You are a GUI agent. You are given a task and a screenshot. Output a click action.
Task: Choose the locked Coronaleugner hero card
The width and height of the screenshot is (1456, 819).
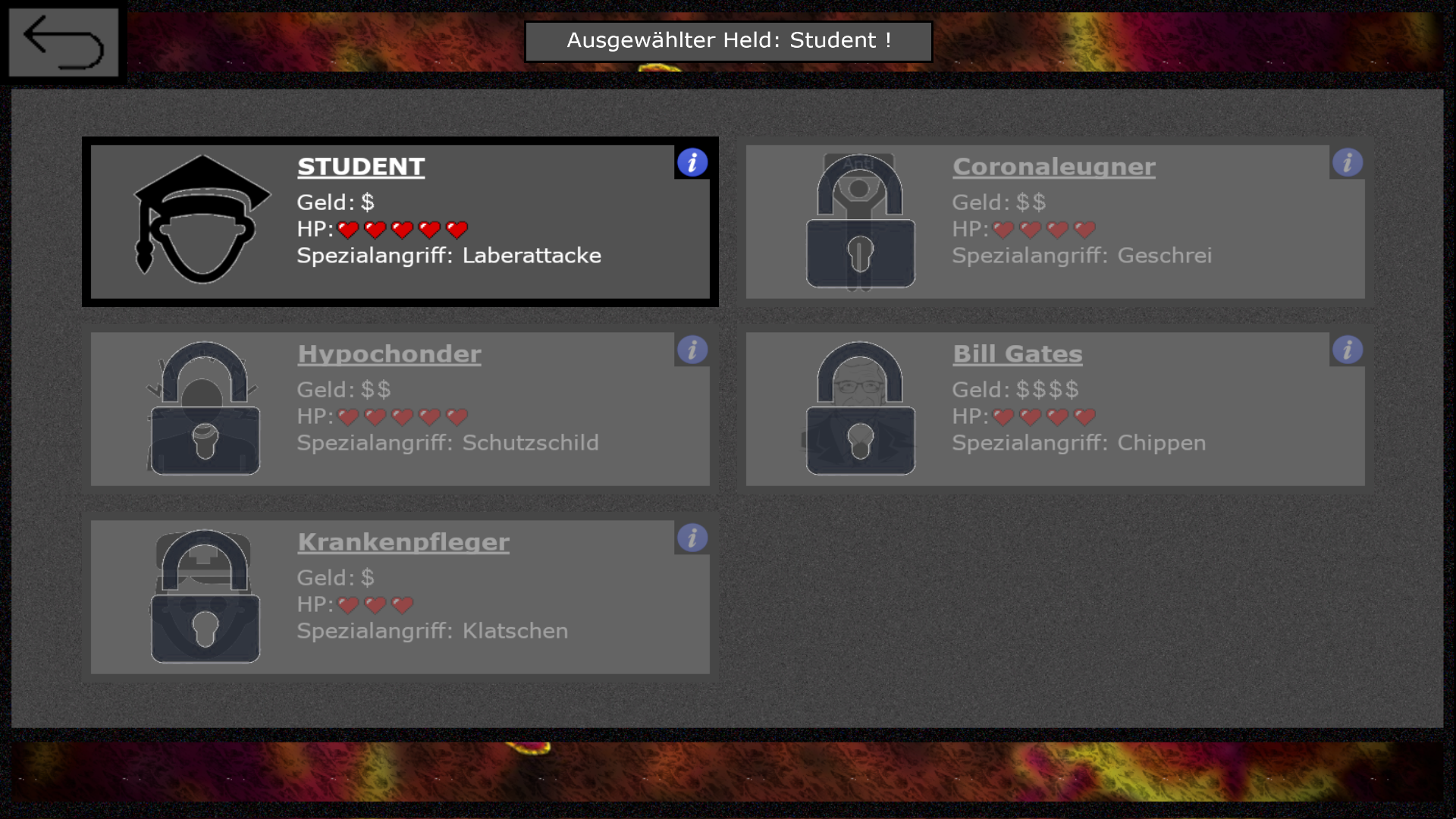(x=1055, y=221)
